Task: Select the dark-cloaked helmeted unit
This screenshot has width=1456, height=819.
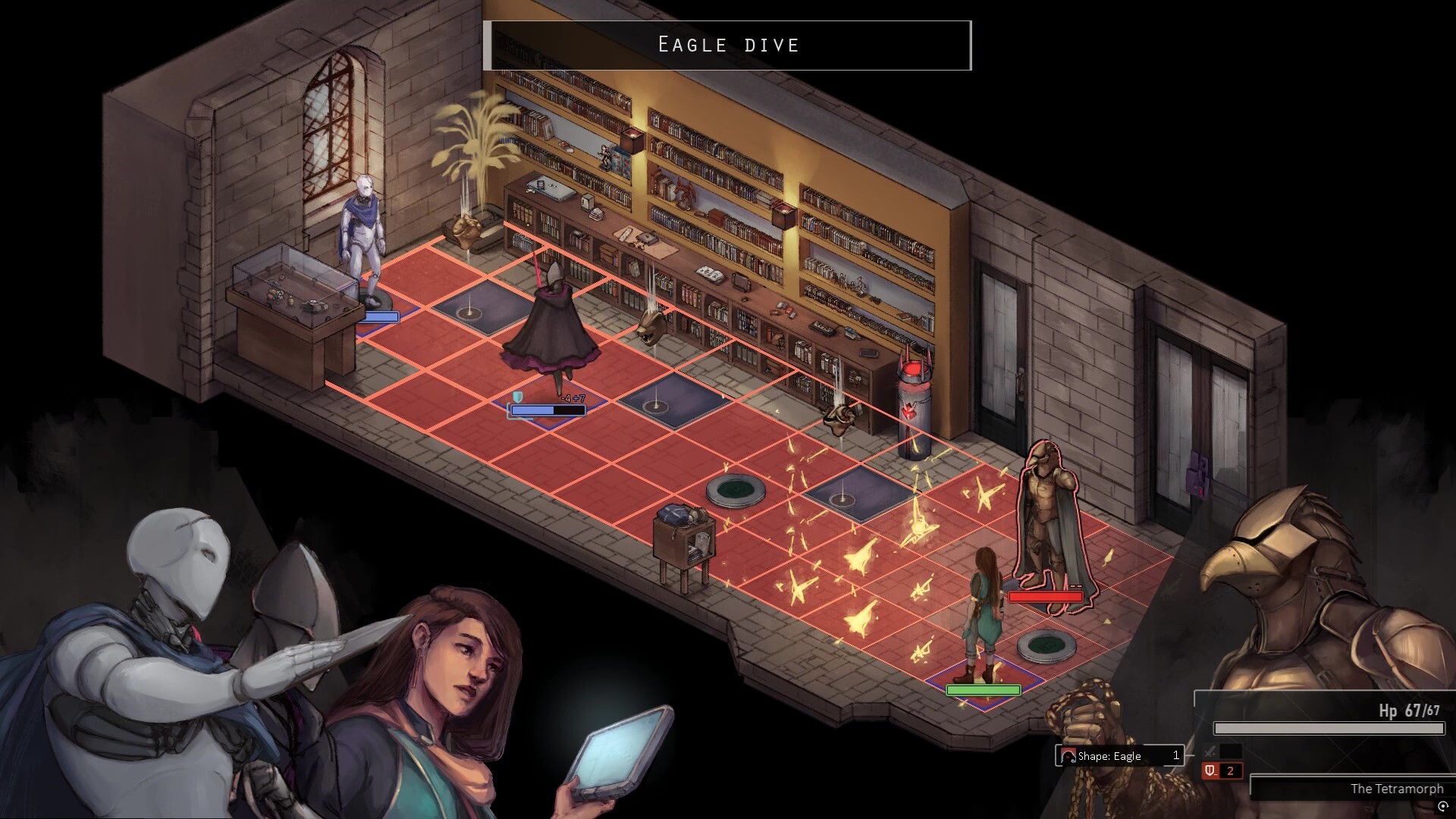Action: coord(552,328)
